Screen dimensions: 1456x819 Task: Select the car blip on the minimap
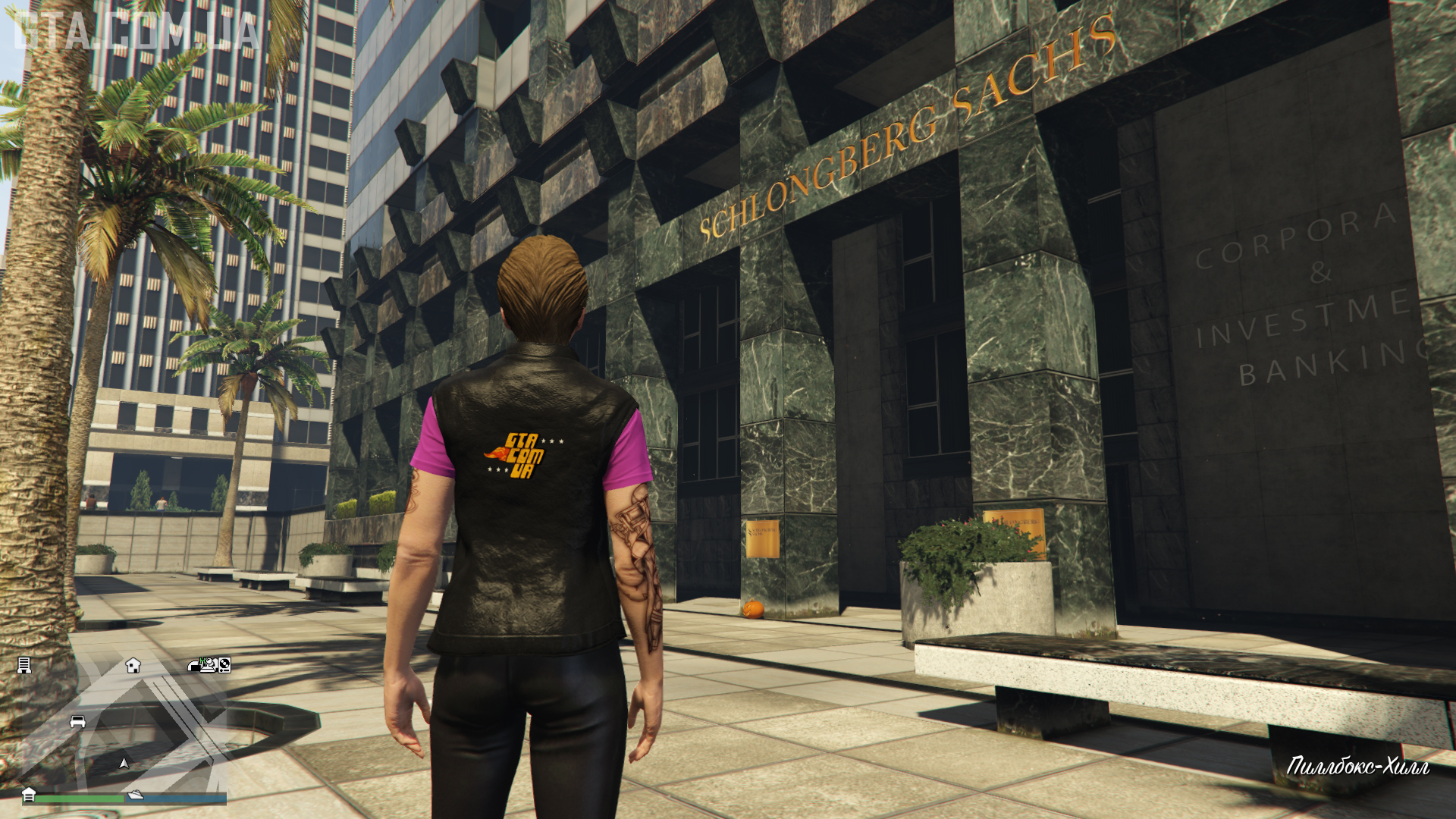point(77,721)
